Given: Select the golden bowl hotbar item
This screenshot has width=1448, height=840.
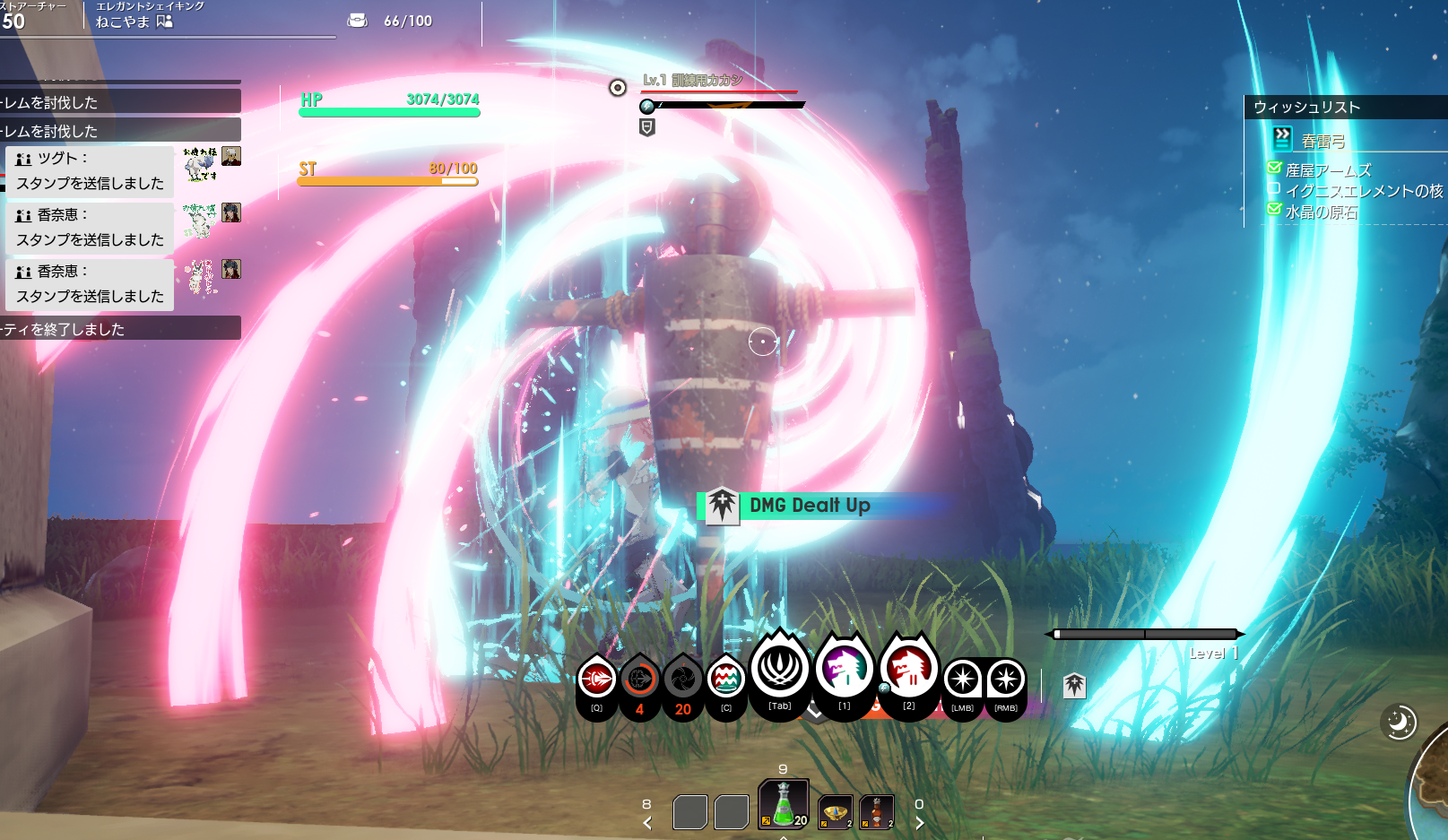Looking at the screenshot, I should [835, 812].
